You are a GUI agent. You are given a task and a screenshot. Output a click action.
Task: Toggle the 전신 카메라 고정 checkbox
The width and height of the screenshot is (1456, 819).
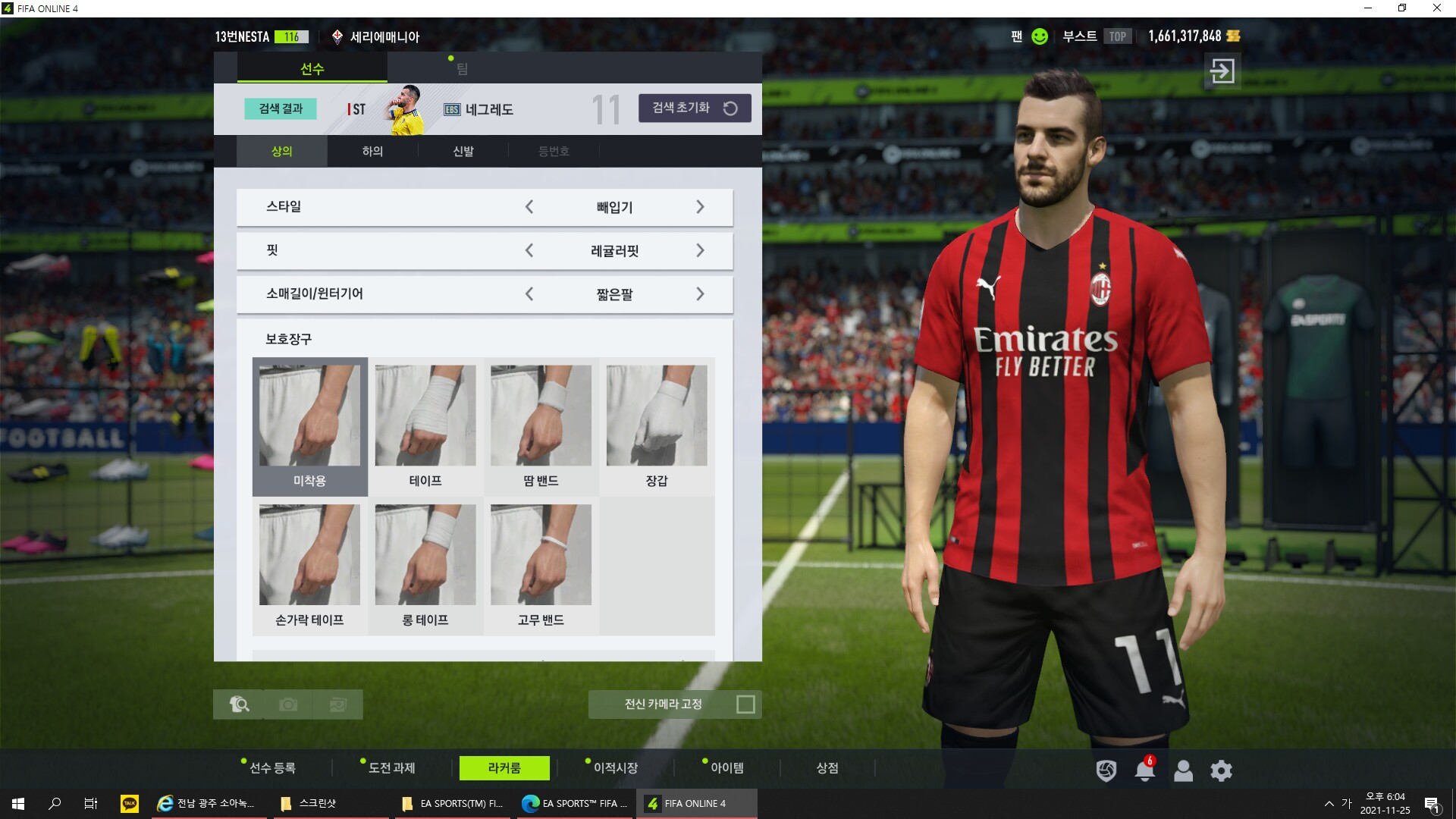pos(745,704)
